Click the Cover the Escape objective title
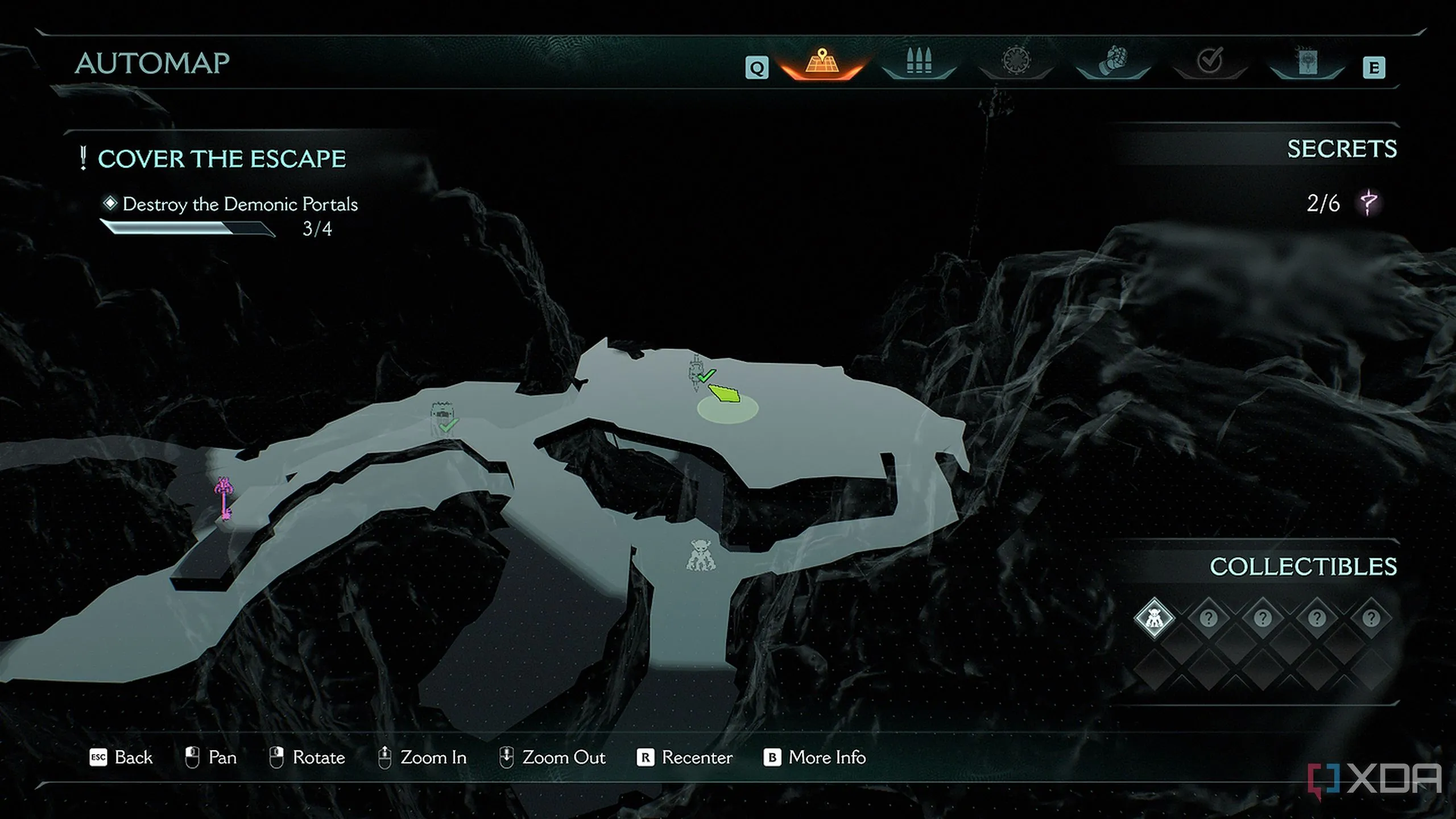 tap(221, 159)
